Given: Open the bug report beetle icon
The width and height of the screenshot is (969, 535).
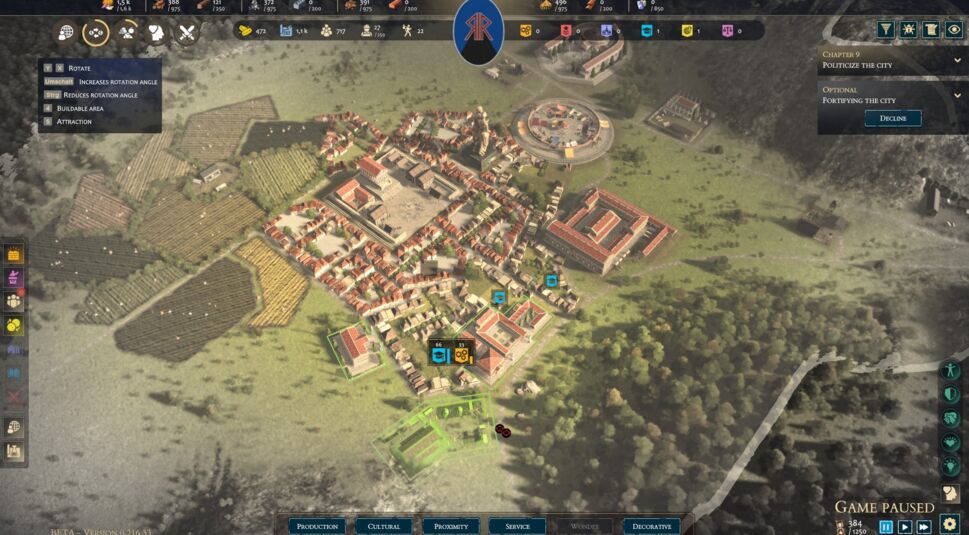Looking at the screenshot, I should tap(908, 30).
